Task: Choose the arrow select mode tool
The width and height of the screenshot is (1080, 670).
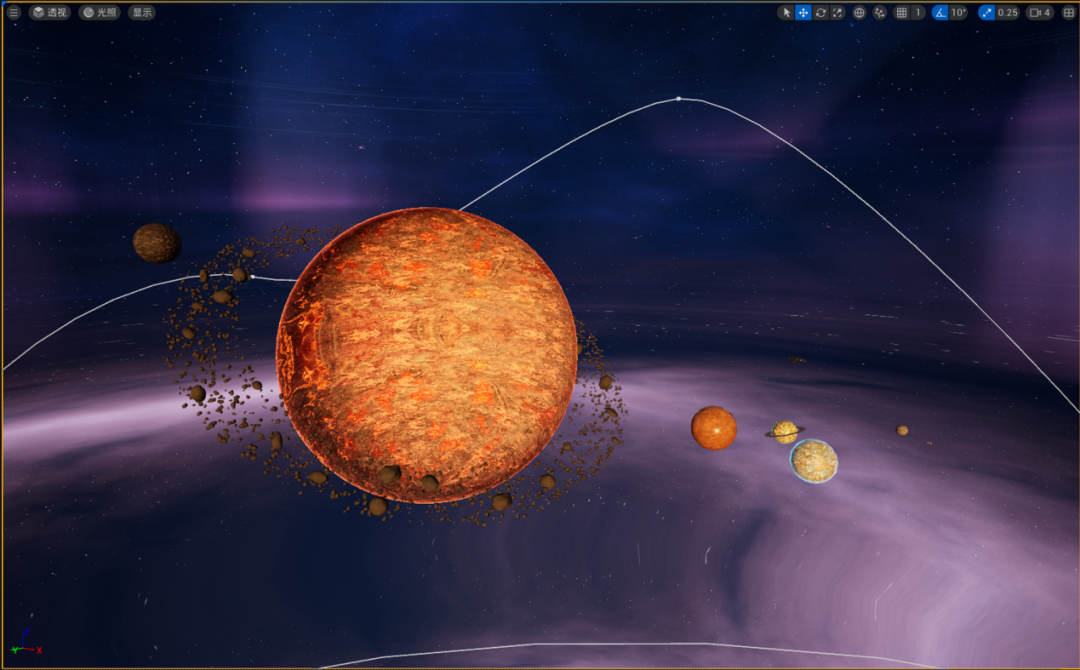Action: pyautogui.click(x=786, y=13)
